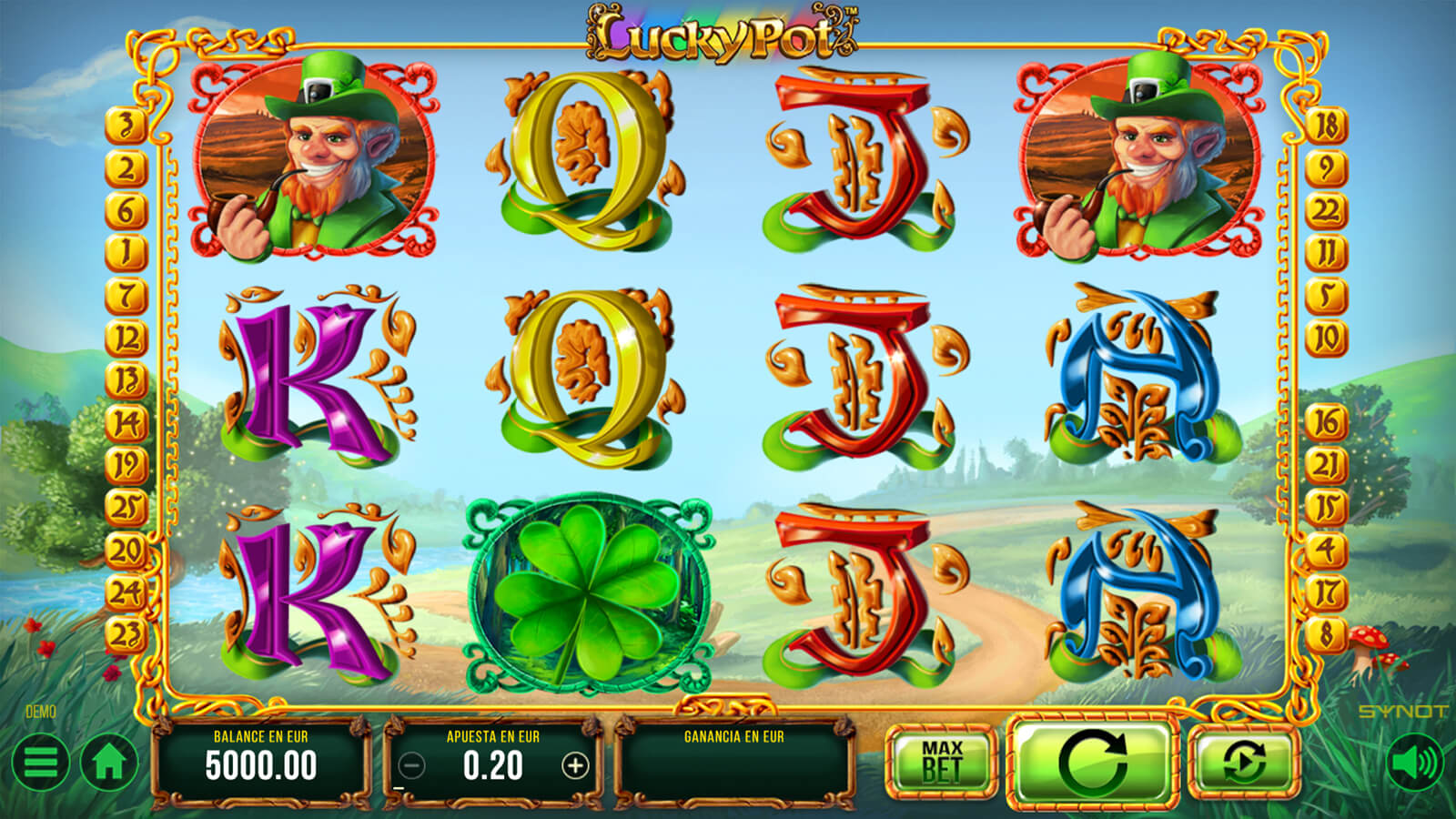Show payline number 7

click(126, 295)
